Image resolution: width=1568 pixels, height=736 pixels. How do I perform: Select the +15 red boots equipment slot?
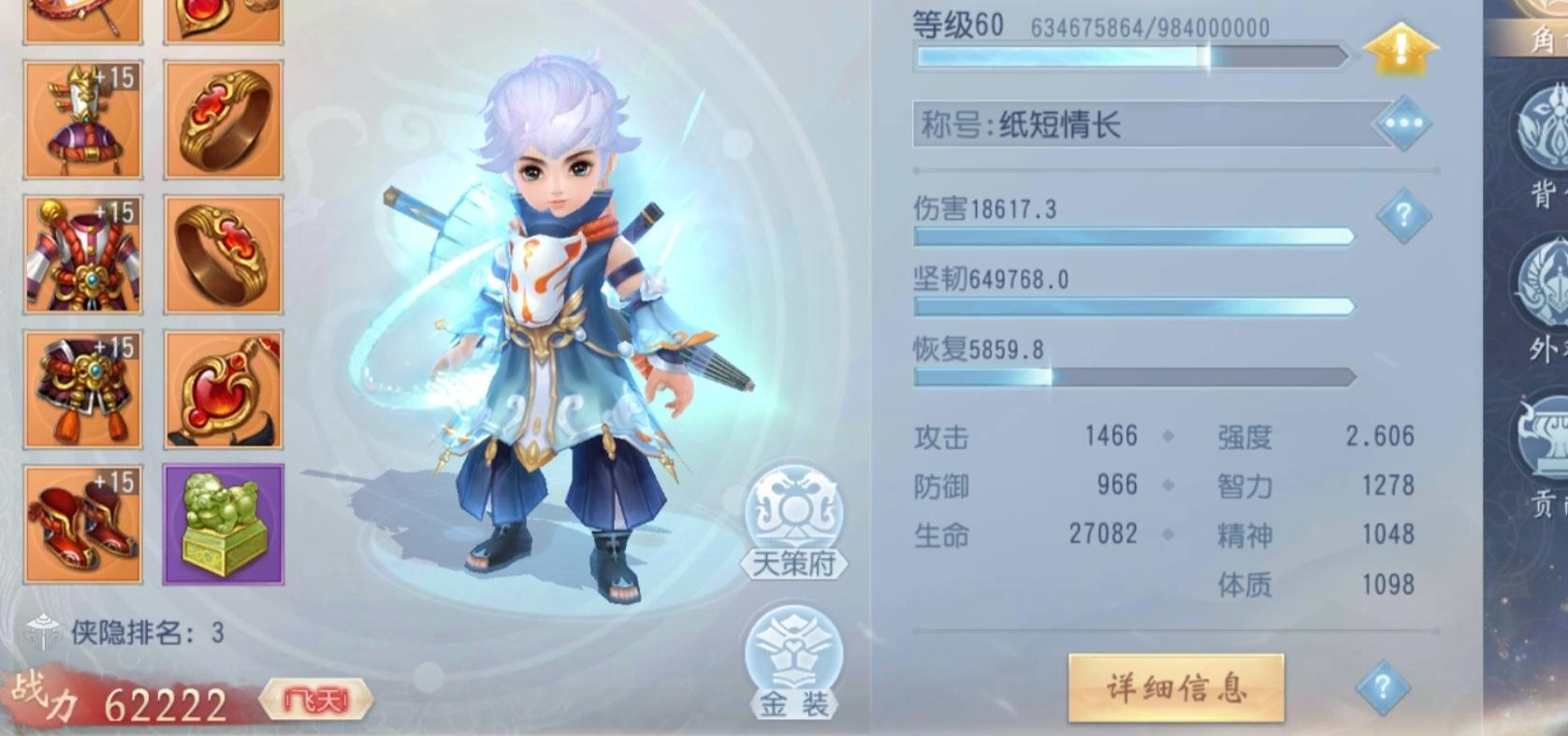click(82, 524)
